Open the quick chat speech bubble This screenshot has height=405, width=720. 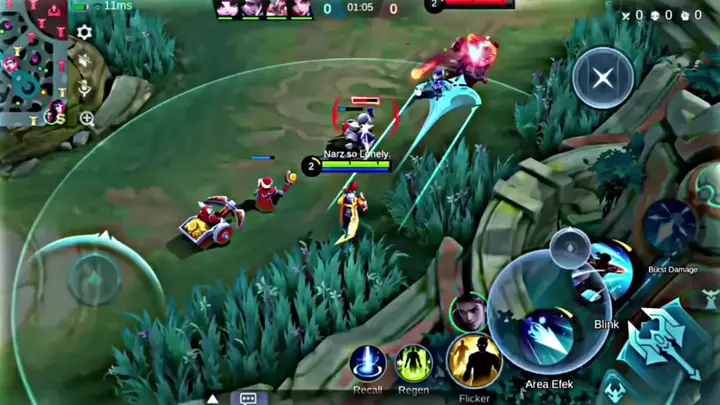tap(248, 398)
